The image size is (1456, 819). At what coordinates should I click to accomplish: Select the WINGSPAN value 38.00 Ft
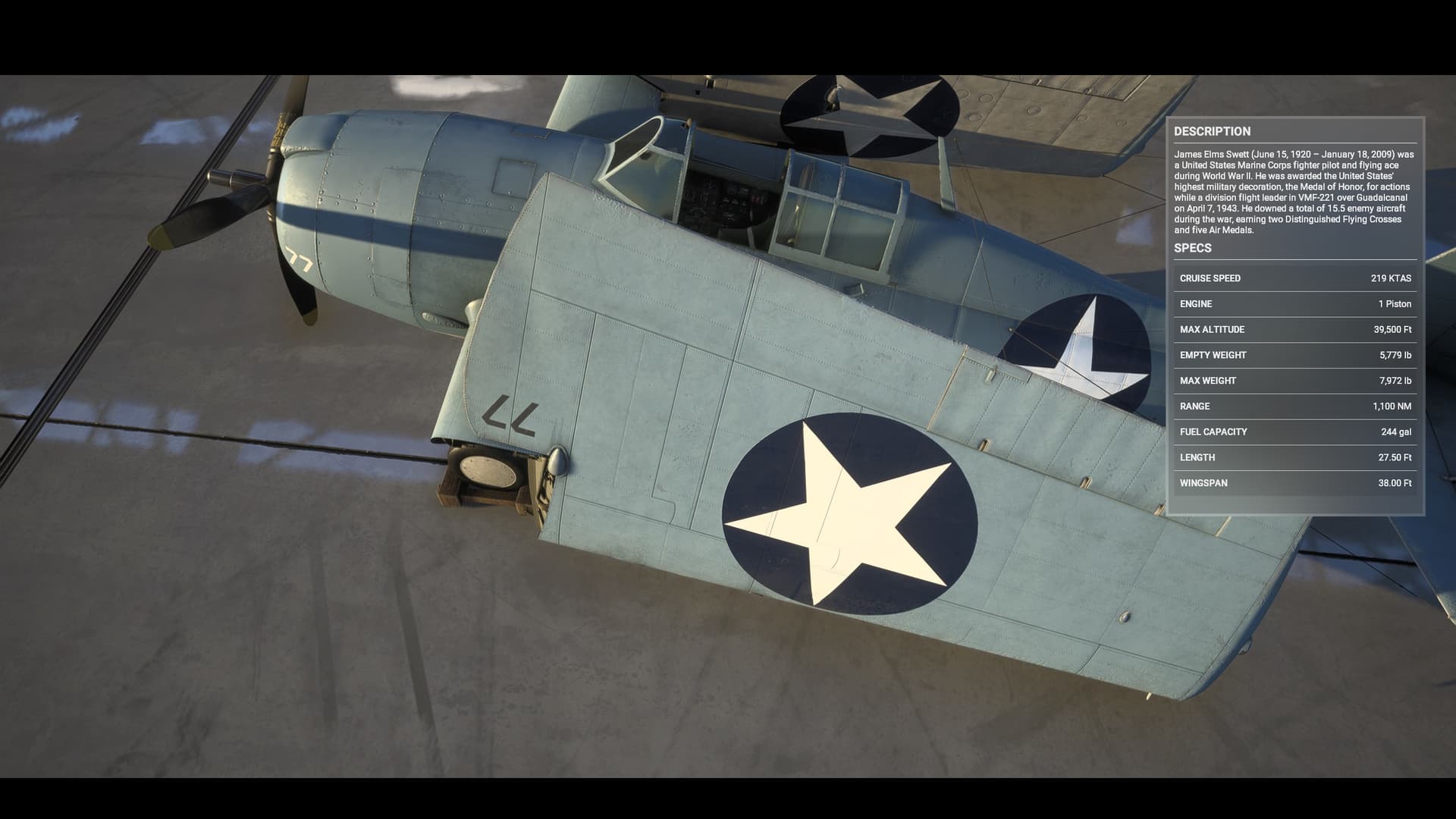pos(1397,483)
